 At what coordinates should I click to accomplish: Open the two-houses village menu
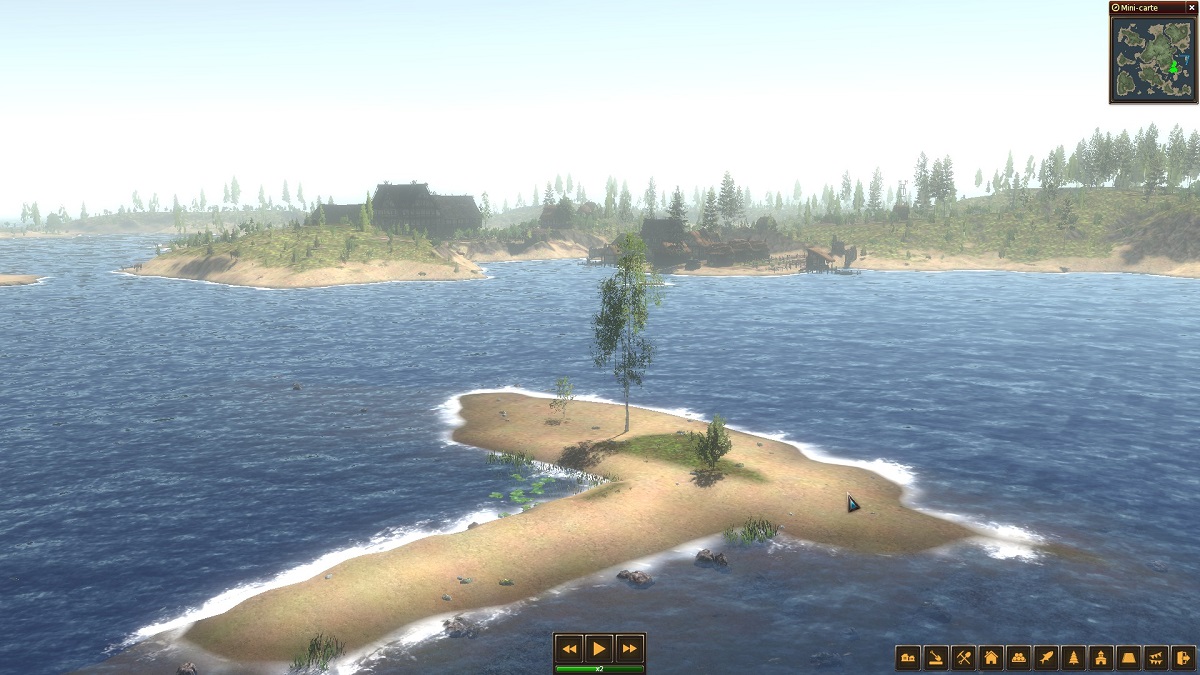pyautogui.click(x=908, y=657)
